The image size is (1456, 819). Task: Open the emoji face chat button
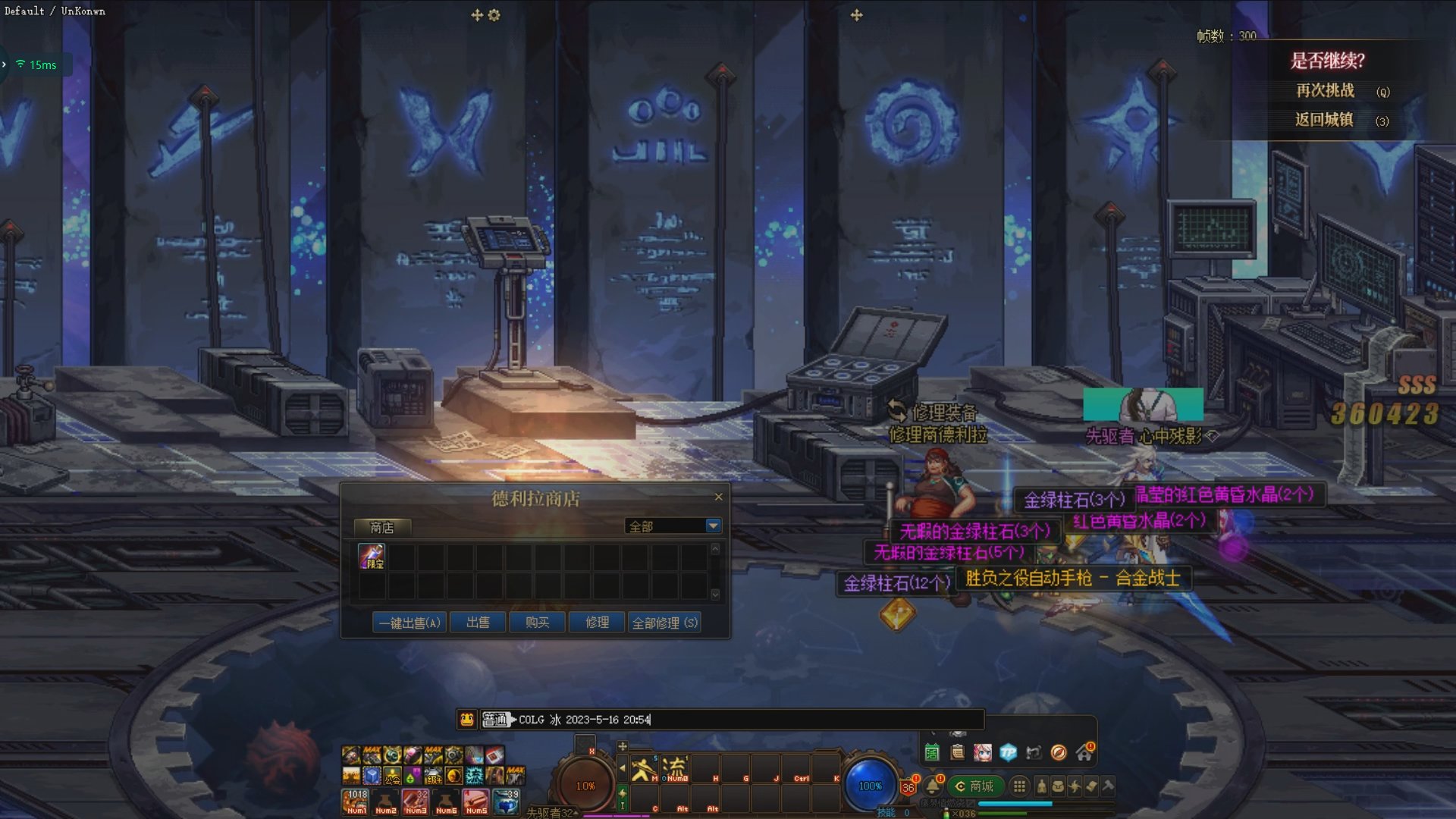(467, 719)
